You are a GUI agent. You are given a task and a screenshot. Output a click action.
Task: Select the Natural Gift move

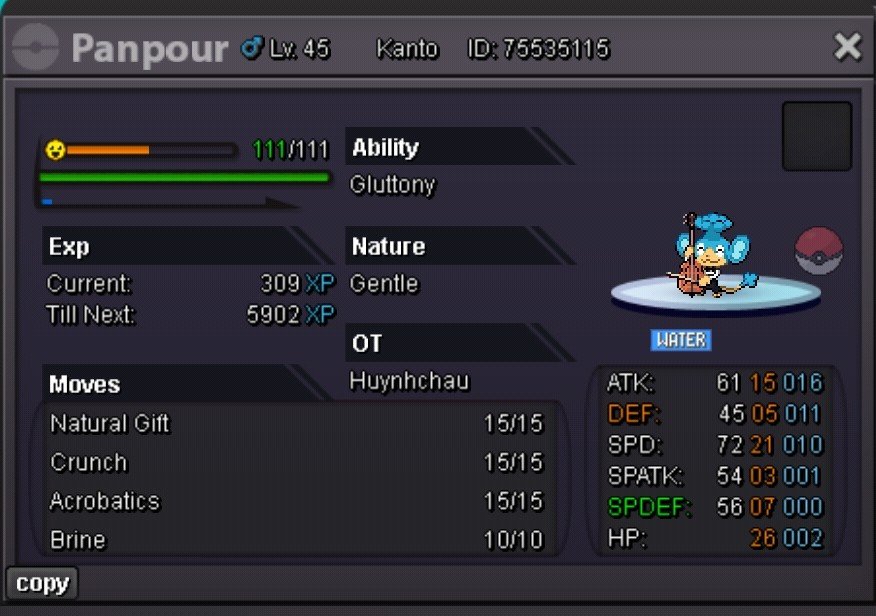click(x=110, y=423)
